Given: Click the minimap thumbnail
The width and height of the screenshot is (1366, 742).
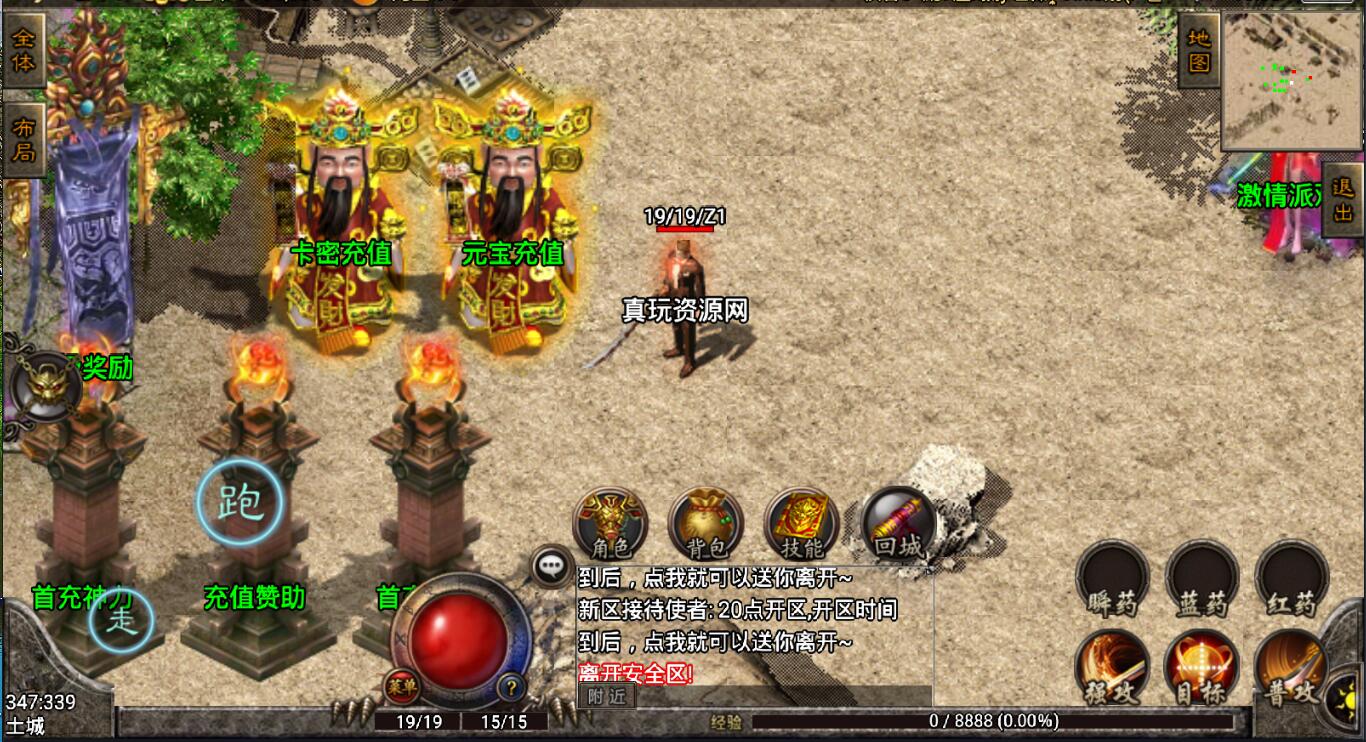Looking at the screenshot, I should 1292,80.
